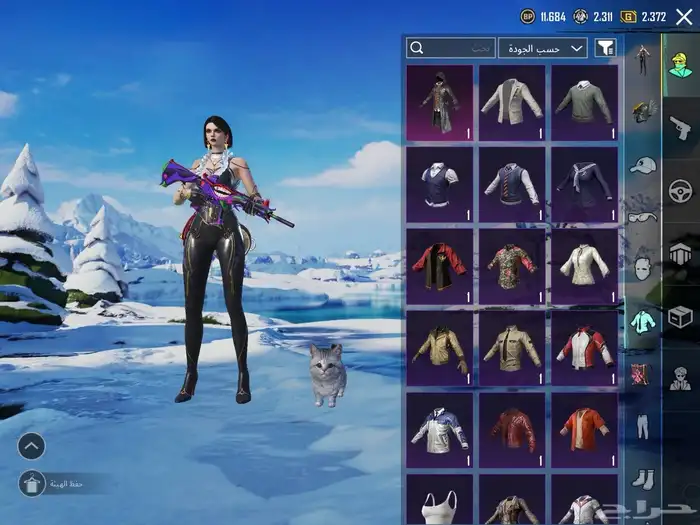Open the steering wheel vehicles tab
Screen dimensions: 700x525
click(680, 190)
